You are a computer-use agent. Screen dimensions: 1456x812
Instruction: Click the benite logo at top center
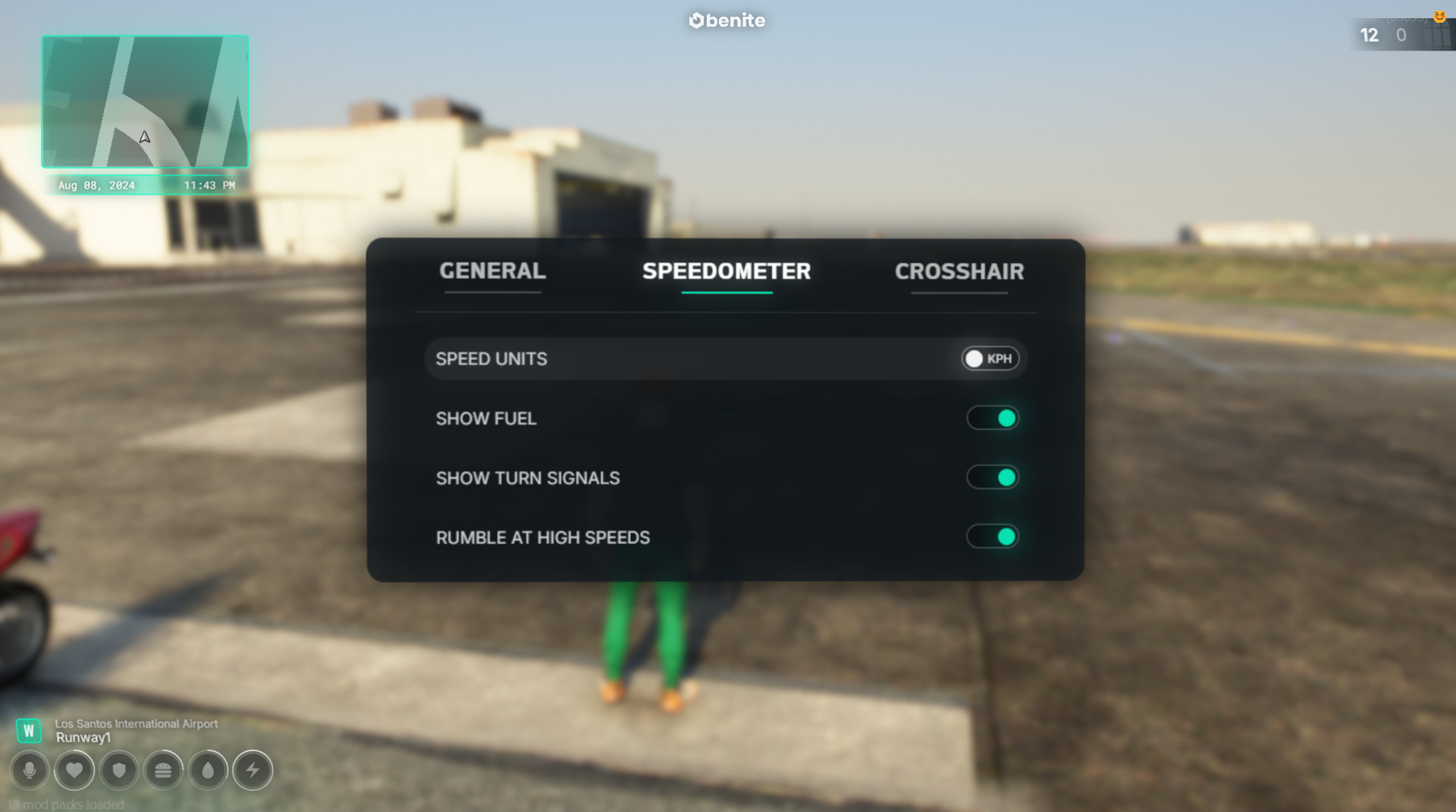(x=725, y=20)
